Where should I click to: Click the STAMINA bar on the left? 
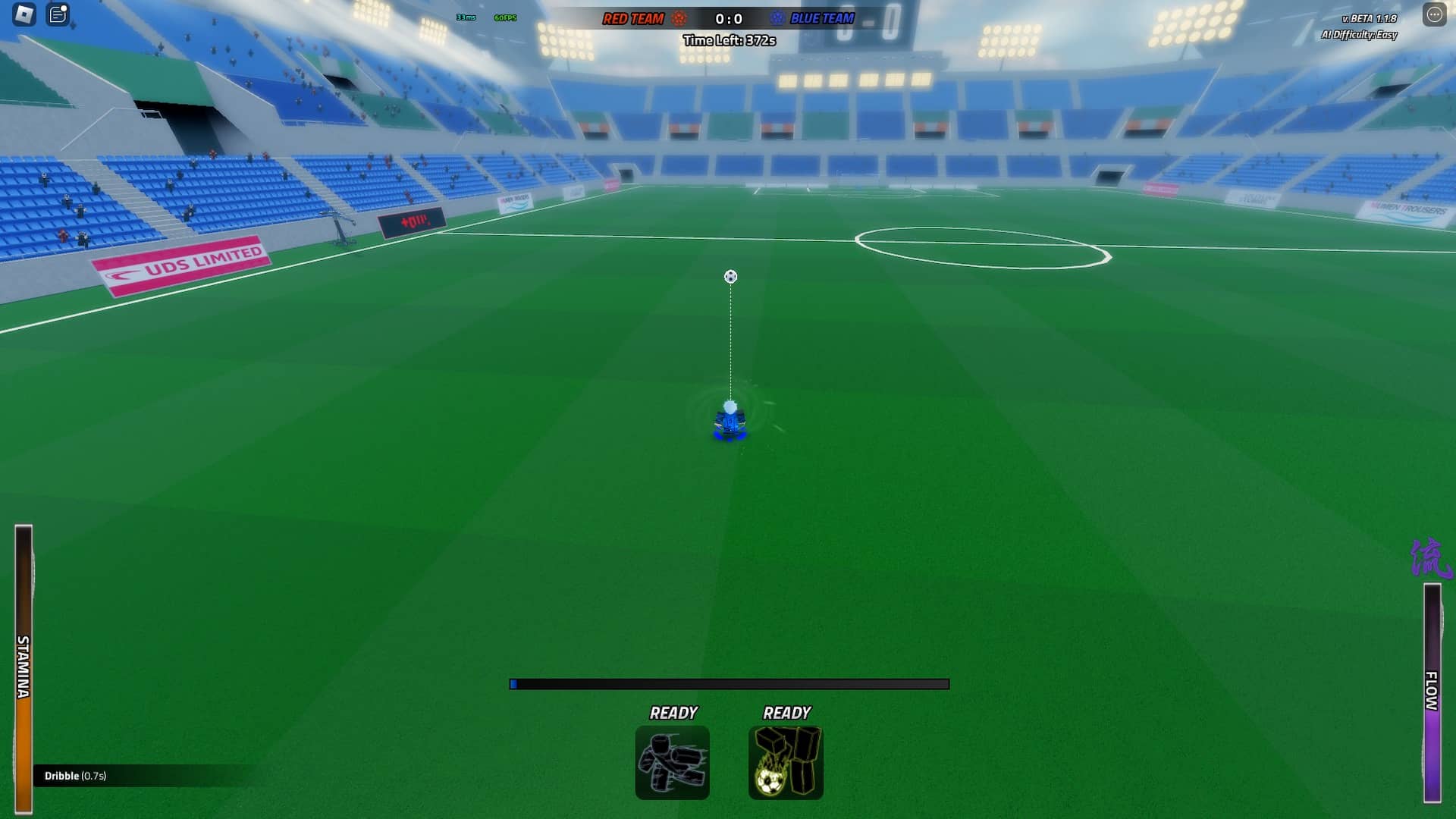25,667
